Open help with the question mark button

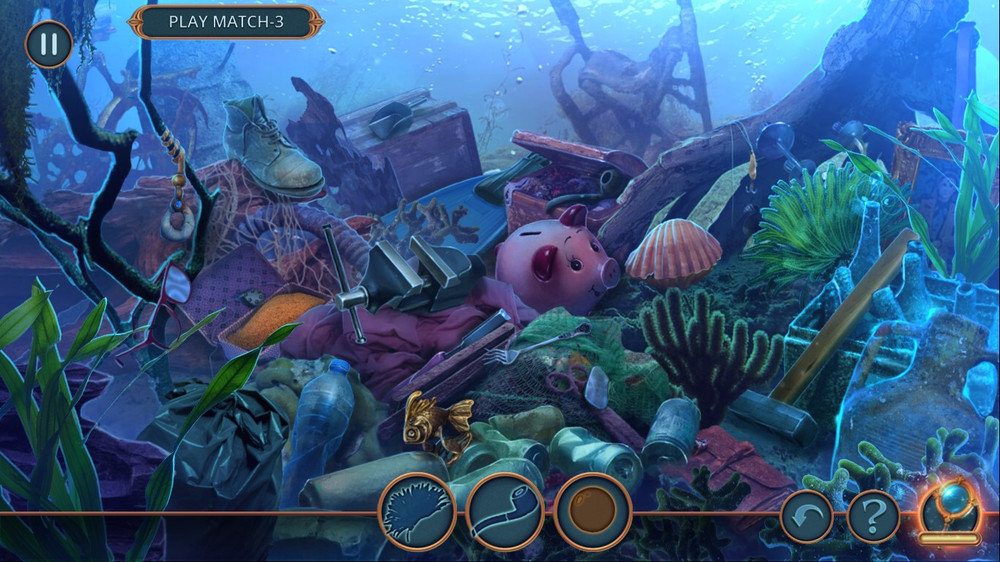pyautogui.click(x=873, y=516)
